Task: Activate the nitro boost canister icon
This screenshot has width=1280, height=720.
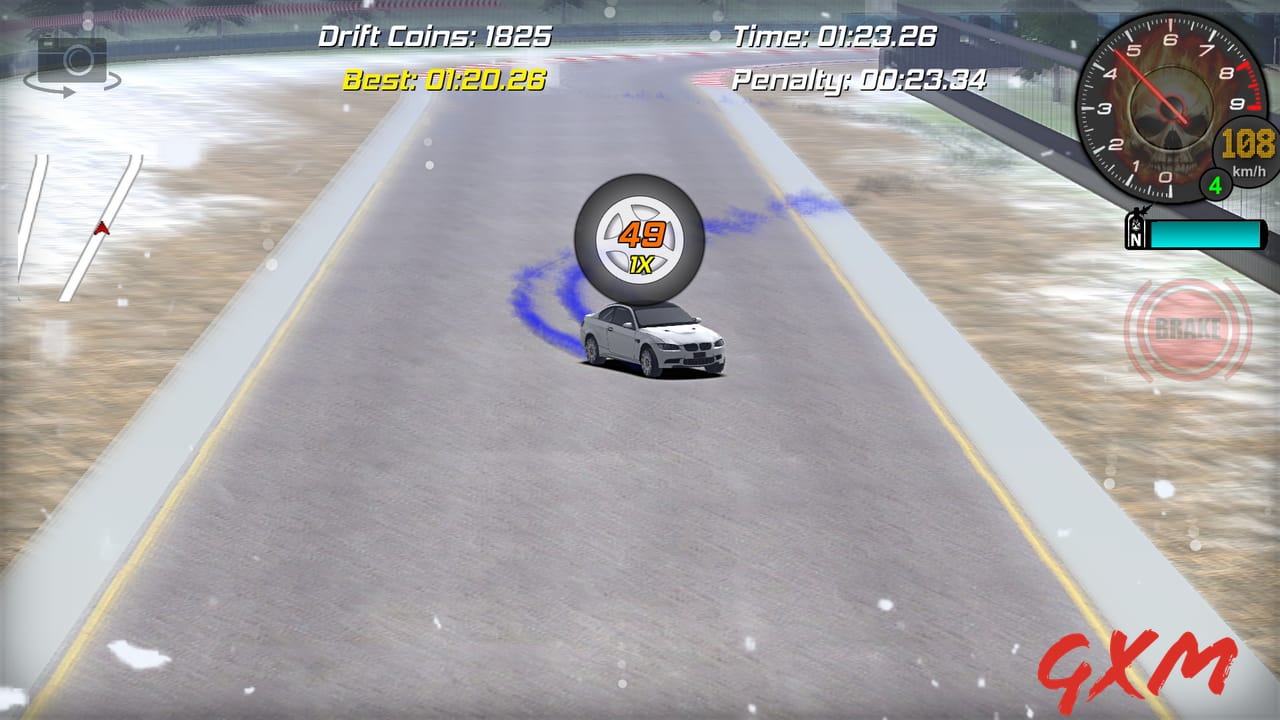Action: pos(1136,232)
